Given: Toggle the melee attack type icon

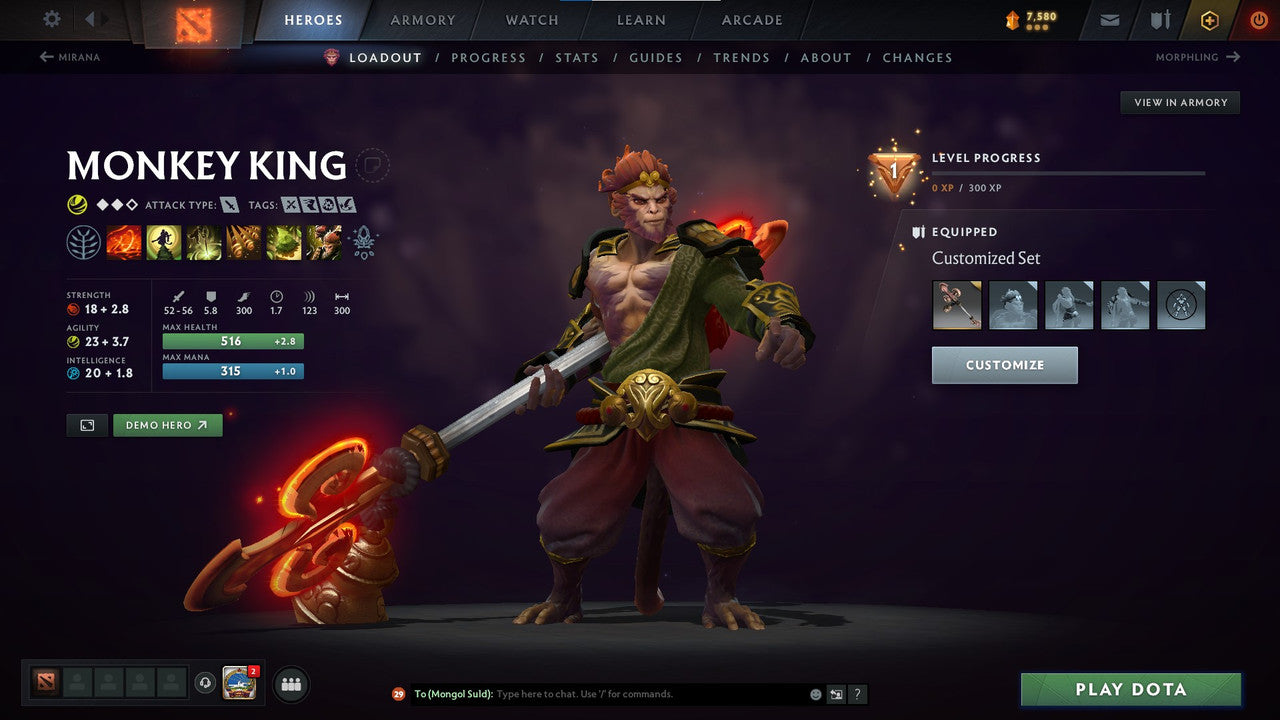Looking at the screenshot, I should click(x=229, y=204).
